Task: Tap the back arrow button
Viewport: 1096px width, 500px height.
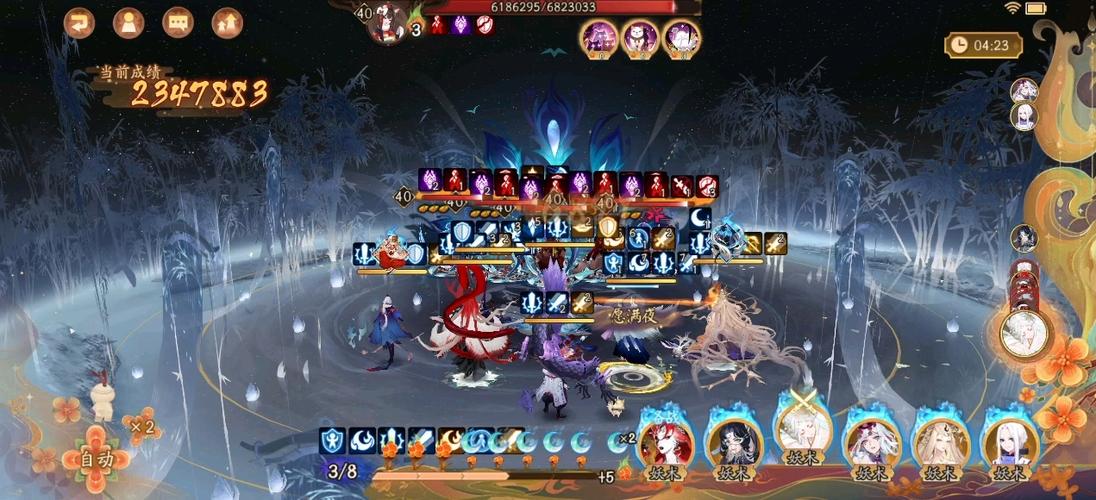Action: point(79,22)
